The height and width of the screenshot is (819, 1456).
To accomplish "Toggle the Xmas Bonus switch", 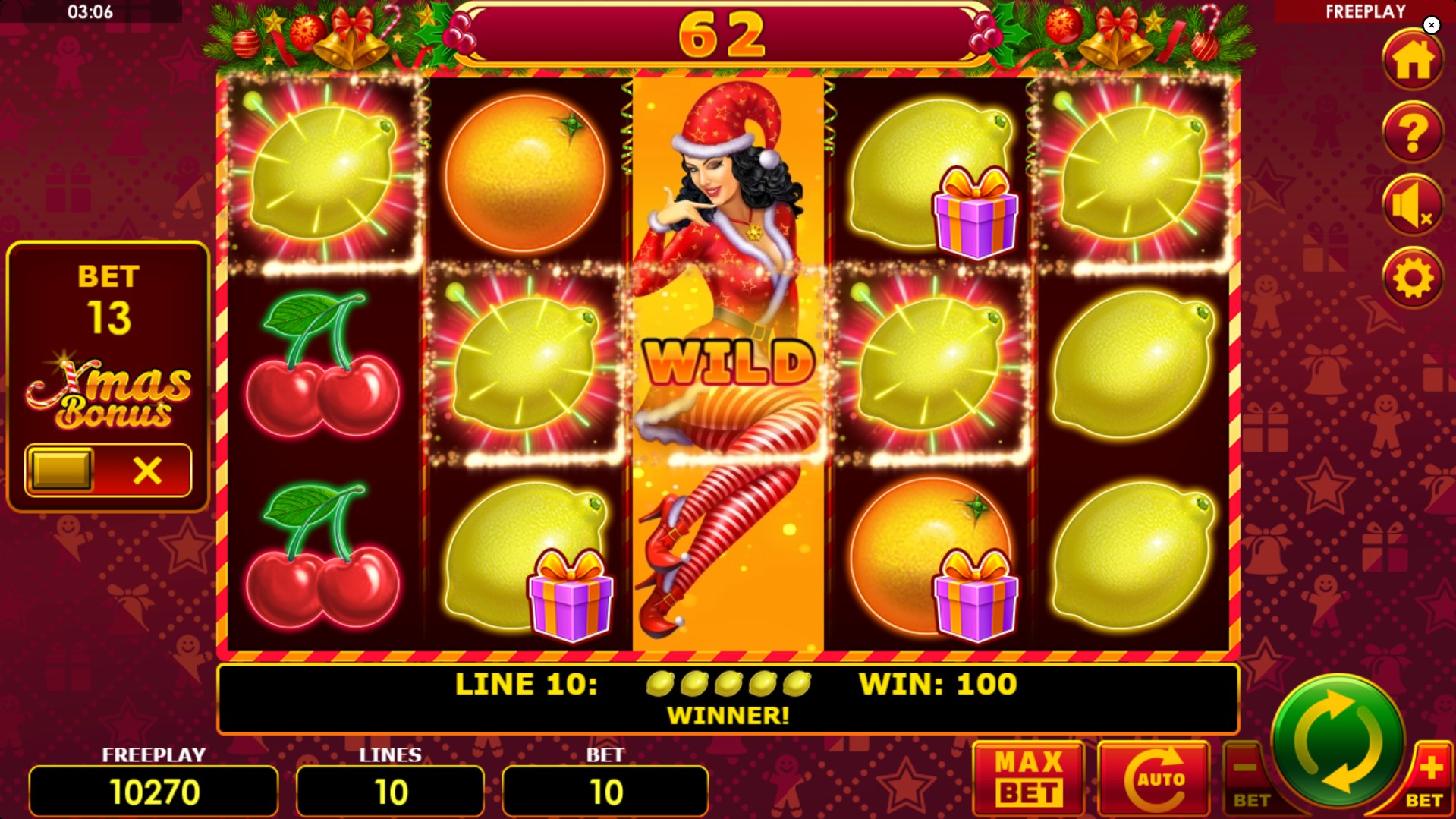I will pyautogui.click(x=108, y=471).
